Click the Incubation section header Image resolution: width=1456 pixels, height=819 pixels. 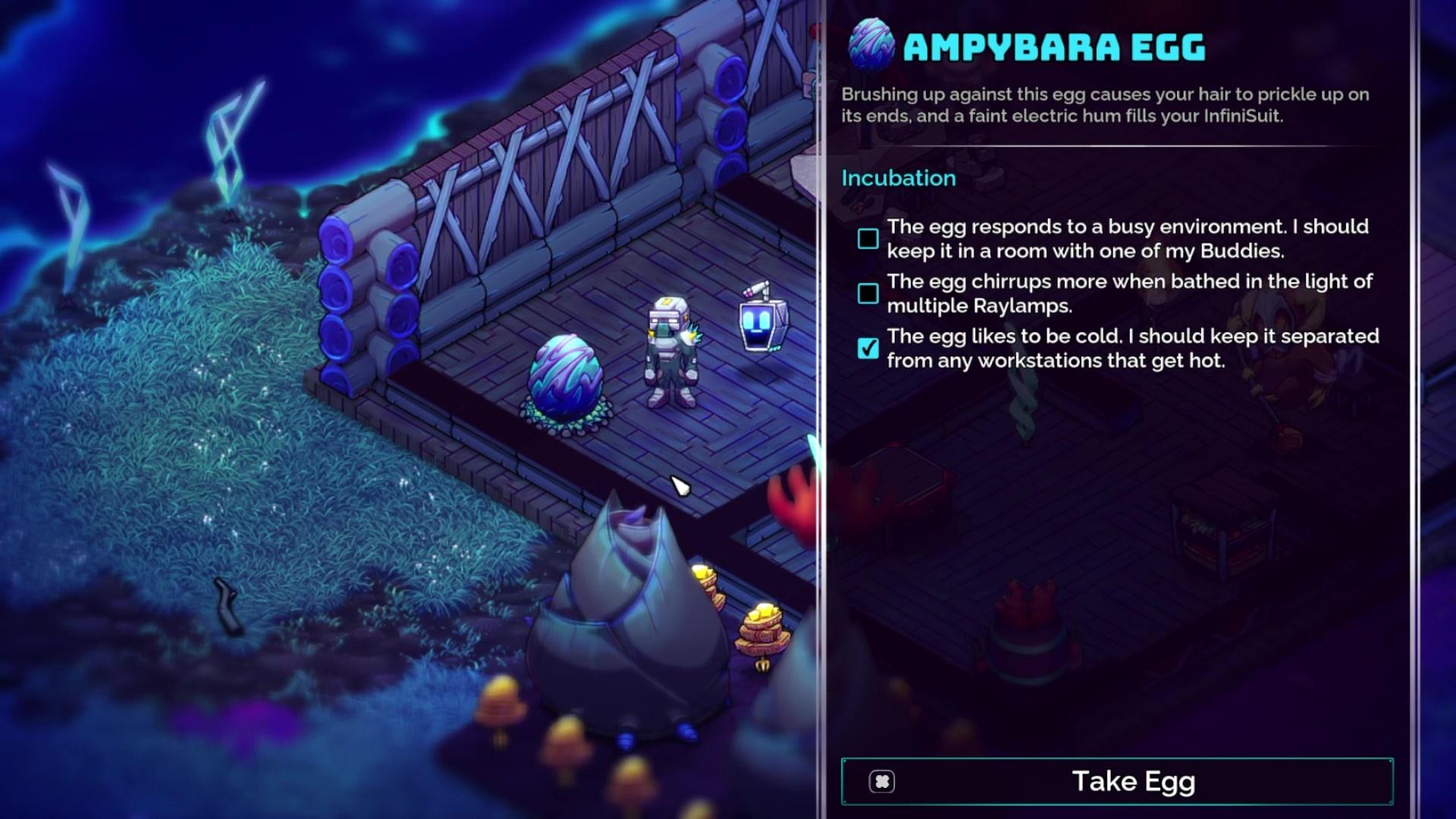click(899, 177)
